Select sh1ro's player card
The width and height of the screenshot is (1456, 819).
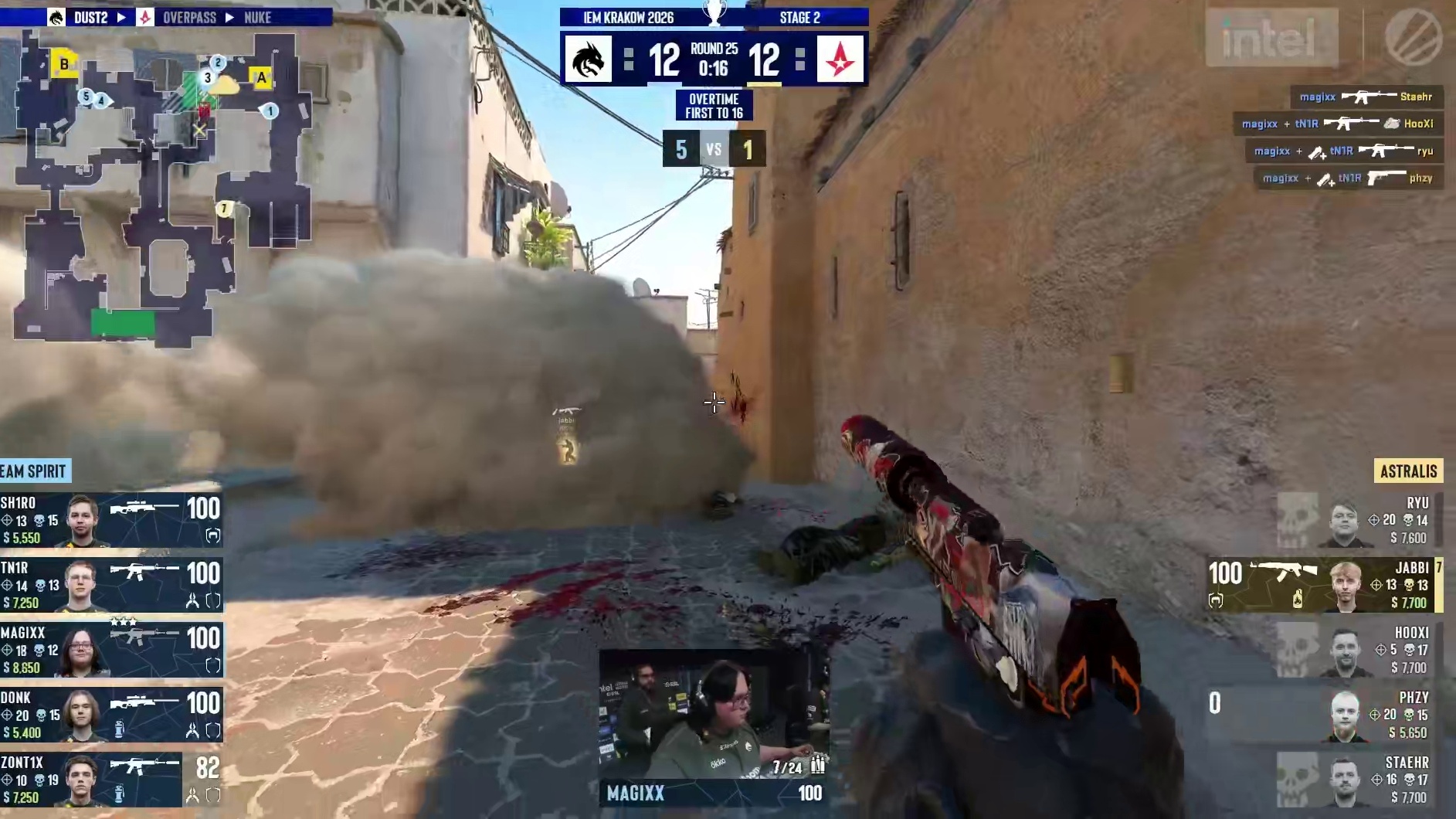pyautogui.click(x=111, y=520)
